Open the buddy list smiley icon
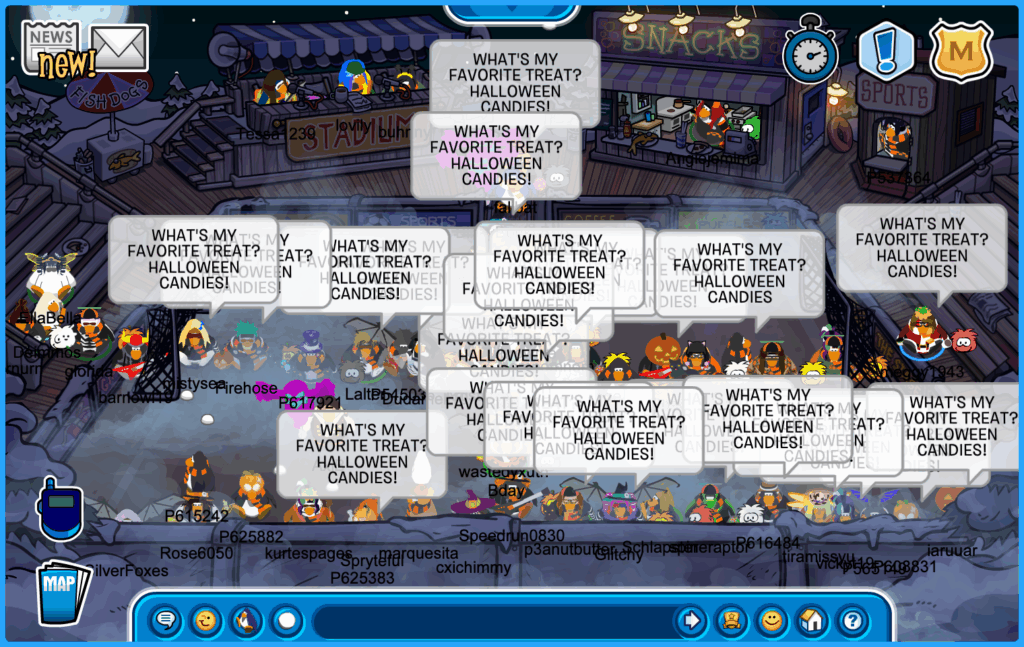Screen dimensions: 1024x647 pos(771,621)
